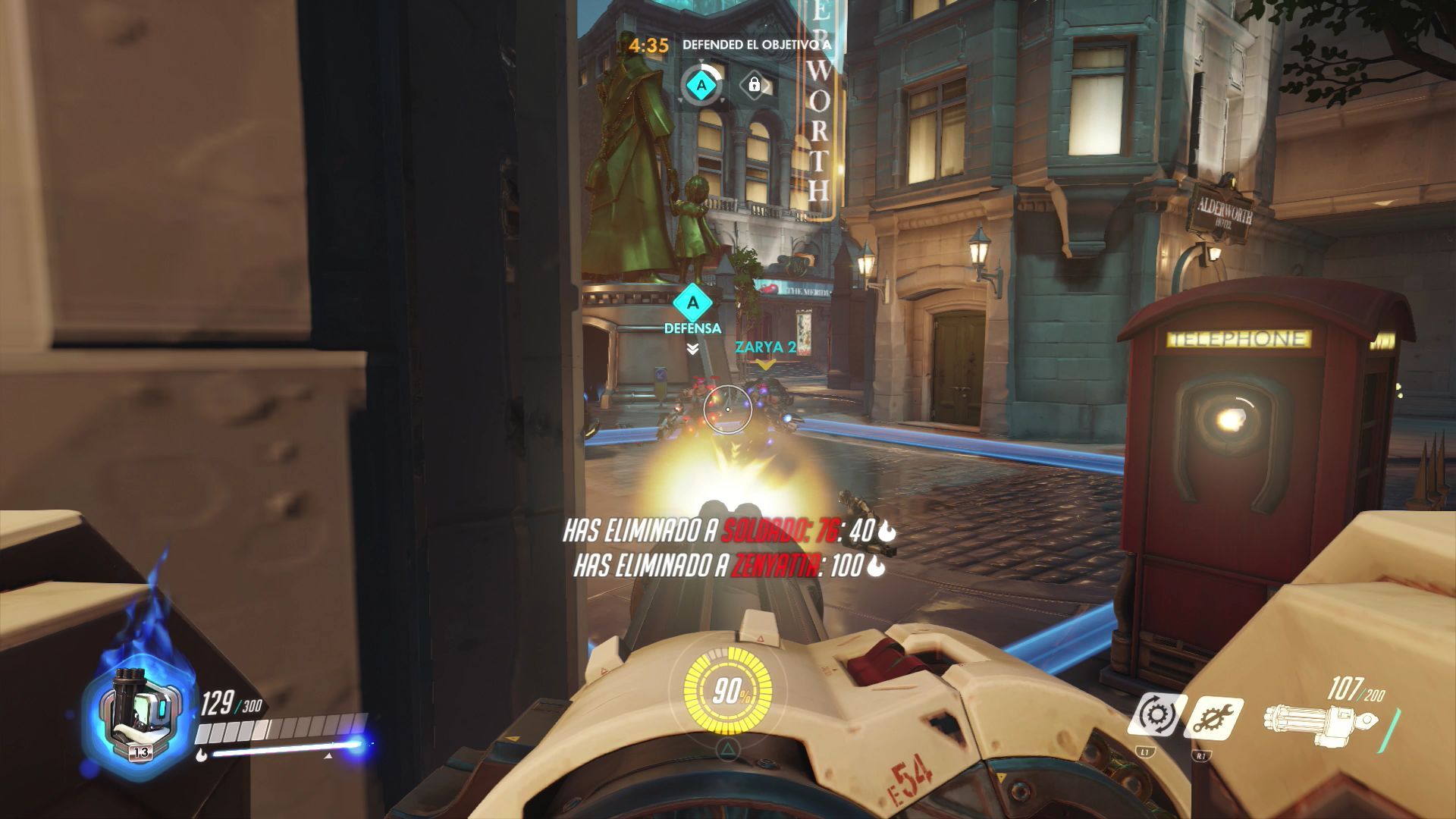The image size is (1456, 819).
Task: Trigger the 90% ultimate charge circle
Action: [x=727, y=692]
